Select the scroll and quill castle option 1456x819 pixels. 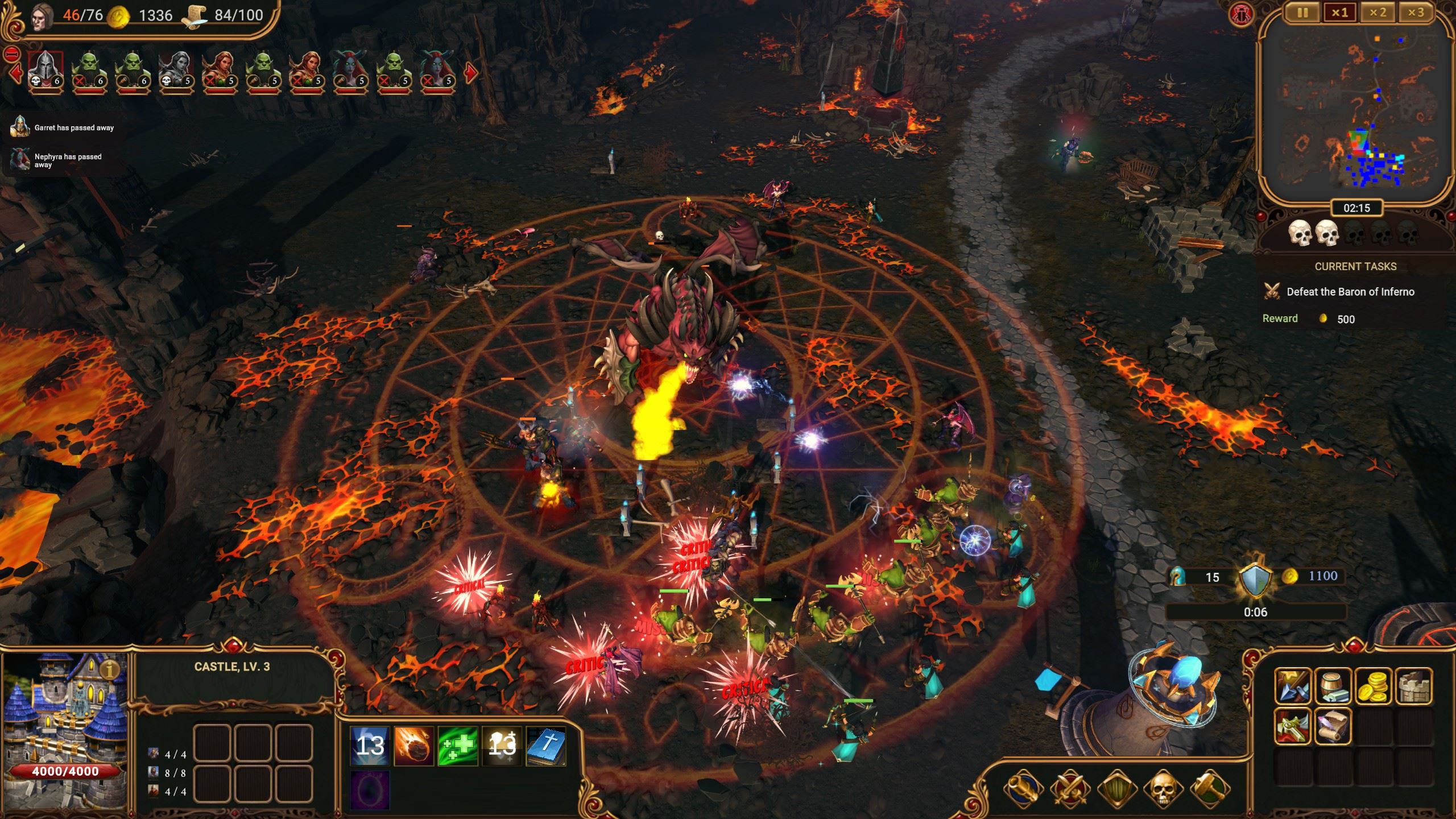(1333, 726)
